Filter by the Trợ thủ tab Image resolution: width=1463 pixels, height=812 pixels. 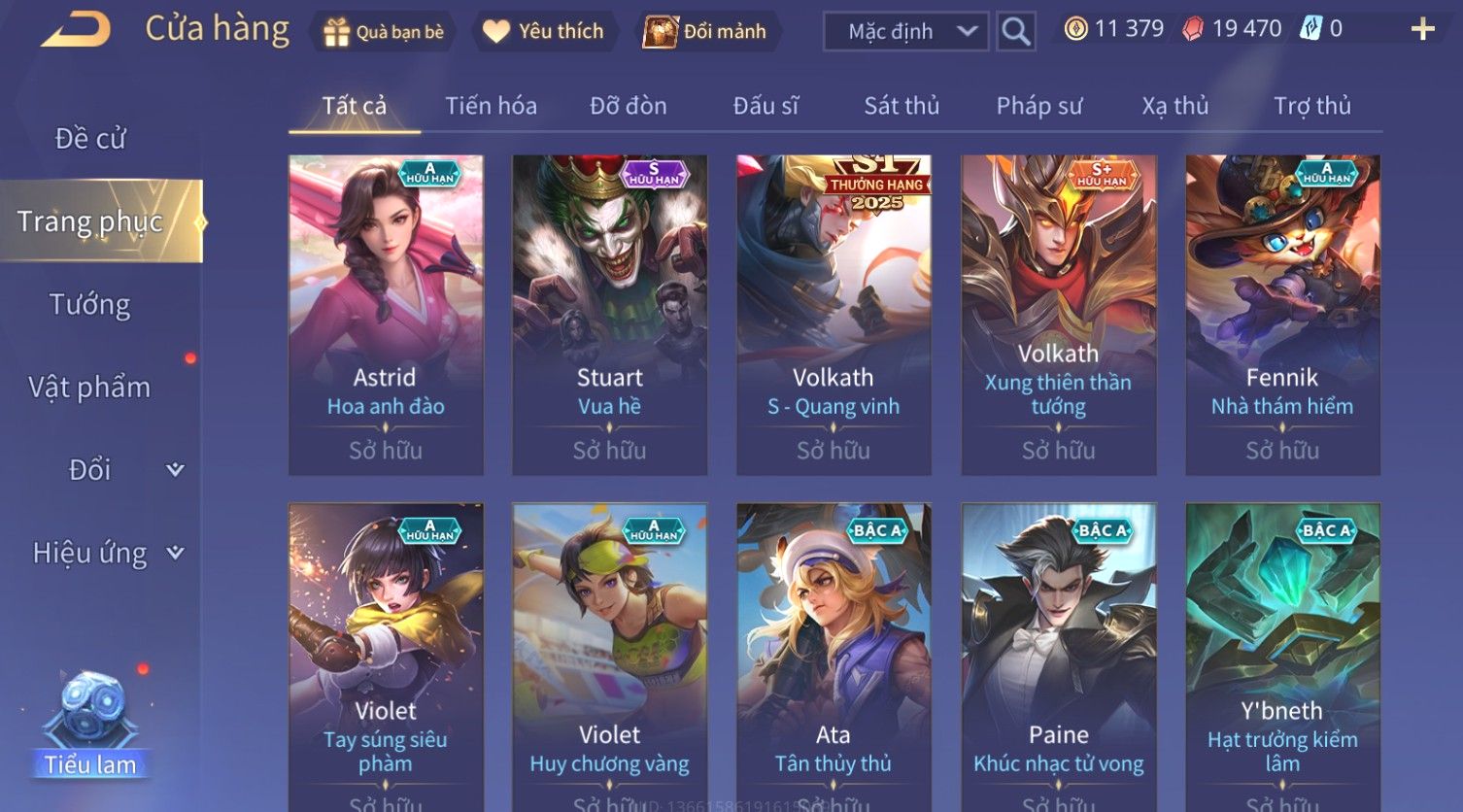point(1311,106)
